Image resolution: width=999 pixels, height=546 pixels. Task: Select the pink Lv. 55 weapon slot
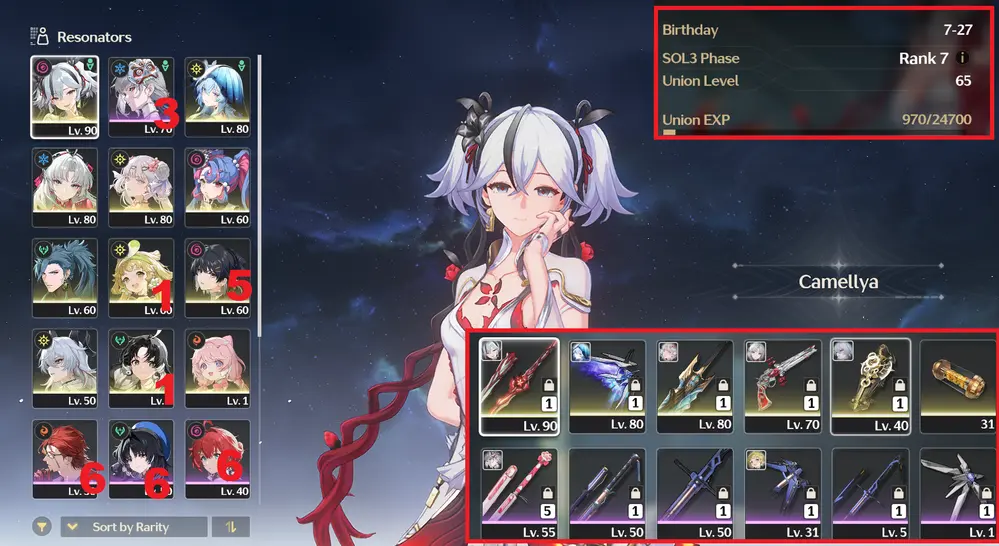pos(519,494)
